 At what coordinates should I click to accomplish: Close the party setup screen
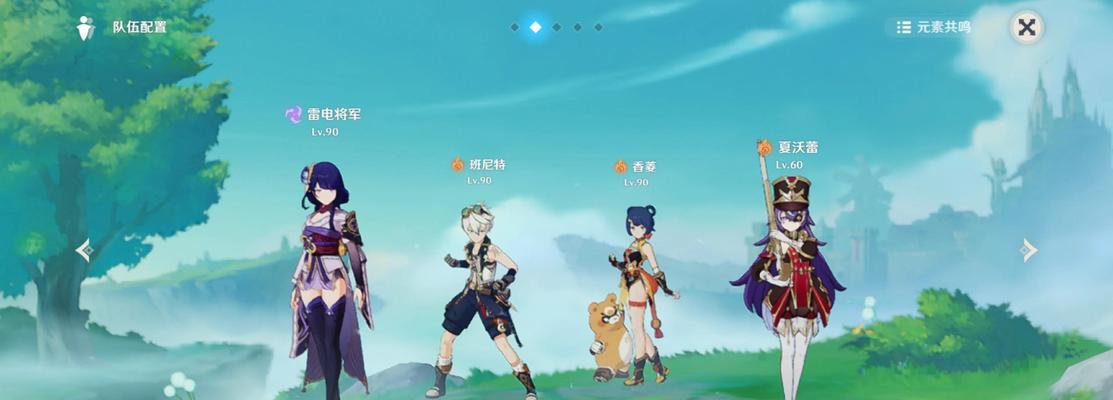point(1026,28)
